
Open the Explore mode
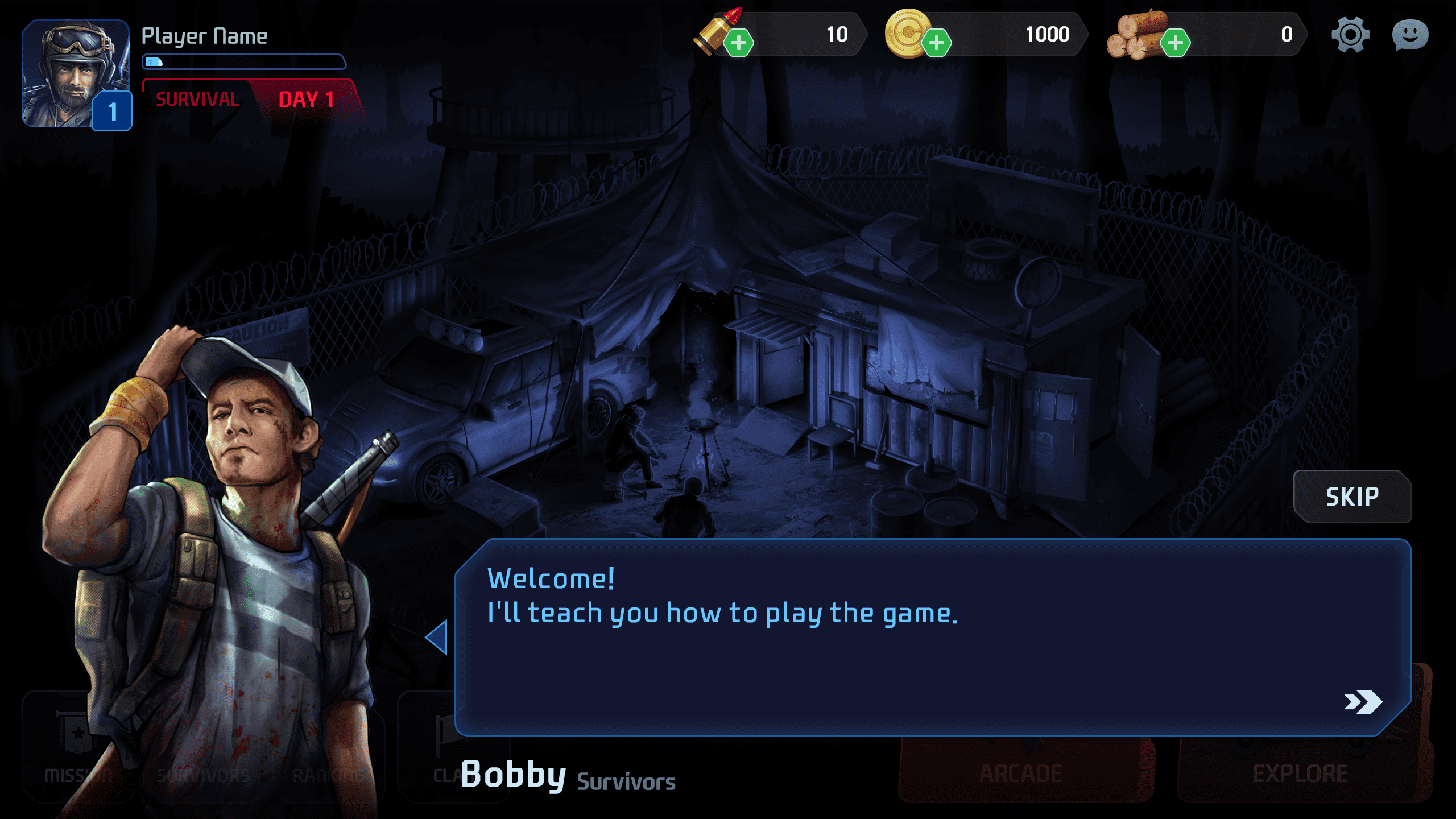click(x=1300, y=772)
